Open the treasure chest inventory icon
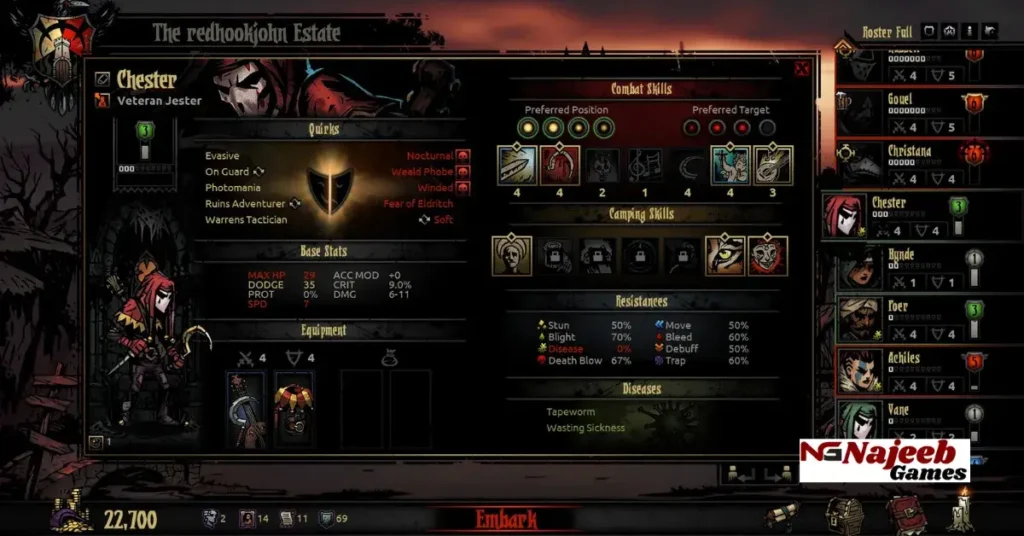Screen dimensions: 1024x536 [x=843, y=513]
